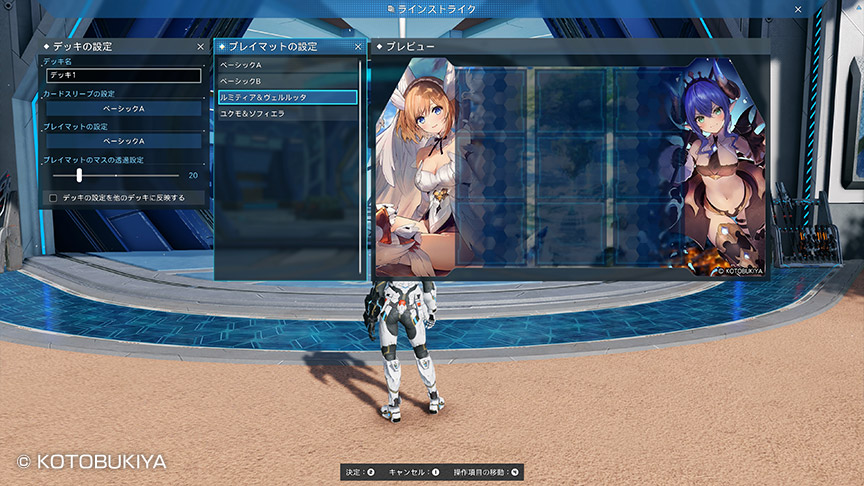Close the プレイマットの設定 list window
This screenshot has height=486, width=864.
tap(358, 47)
